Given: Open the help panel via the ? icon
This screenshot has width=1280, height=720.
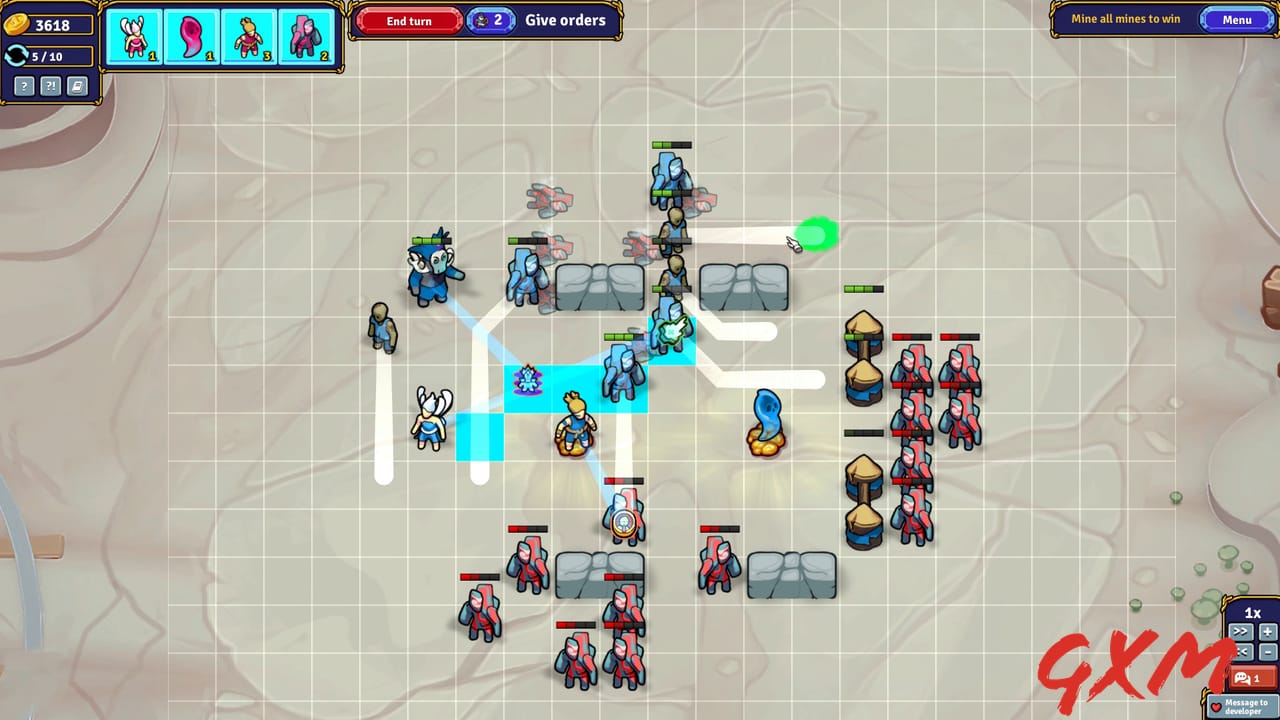Looking at the screenshot, I should point(22,86).
